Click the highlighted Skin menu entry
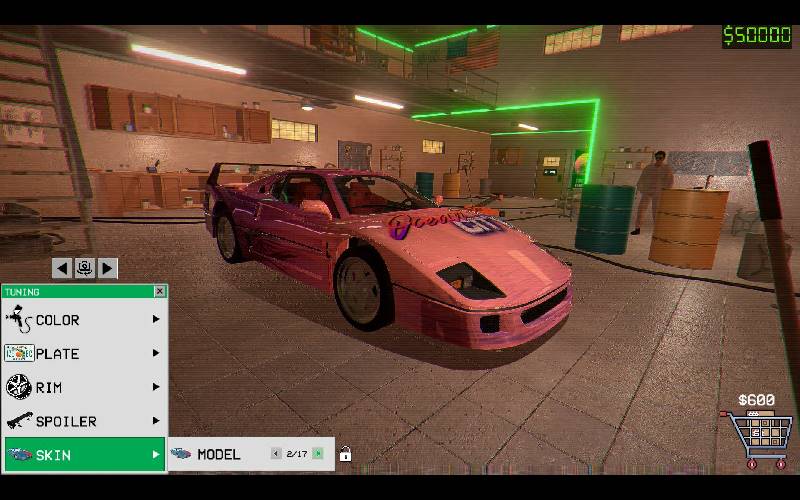The image size is (800, 500). (x=84, y=455)
